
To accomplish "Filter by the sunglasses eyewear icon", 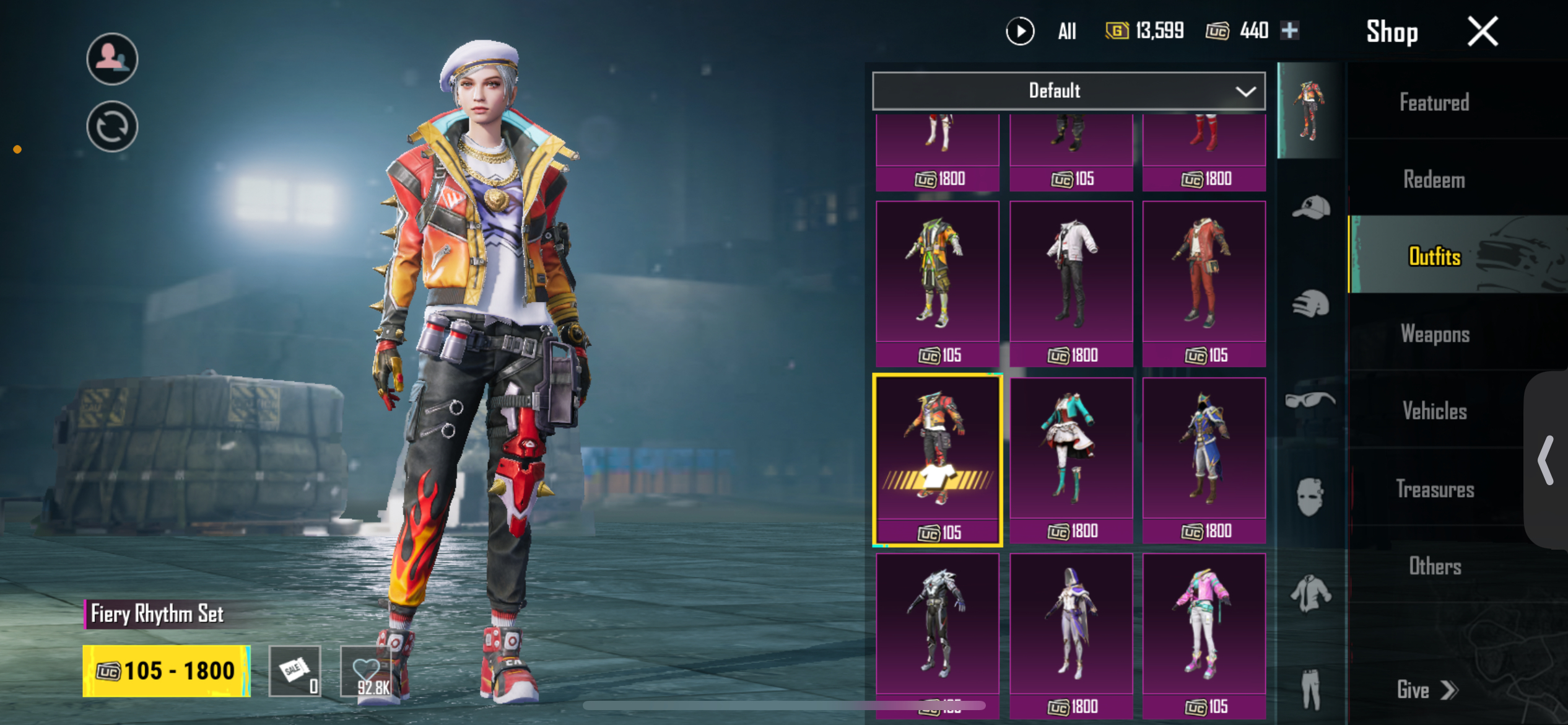I will pyautogui.click(x=1310, y=401).
